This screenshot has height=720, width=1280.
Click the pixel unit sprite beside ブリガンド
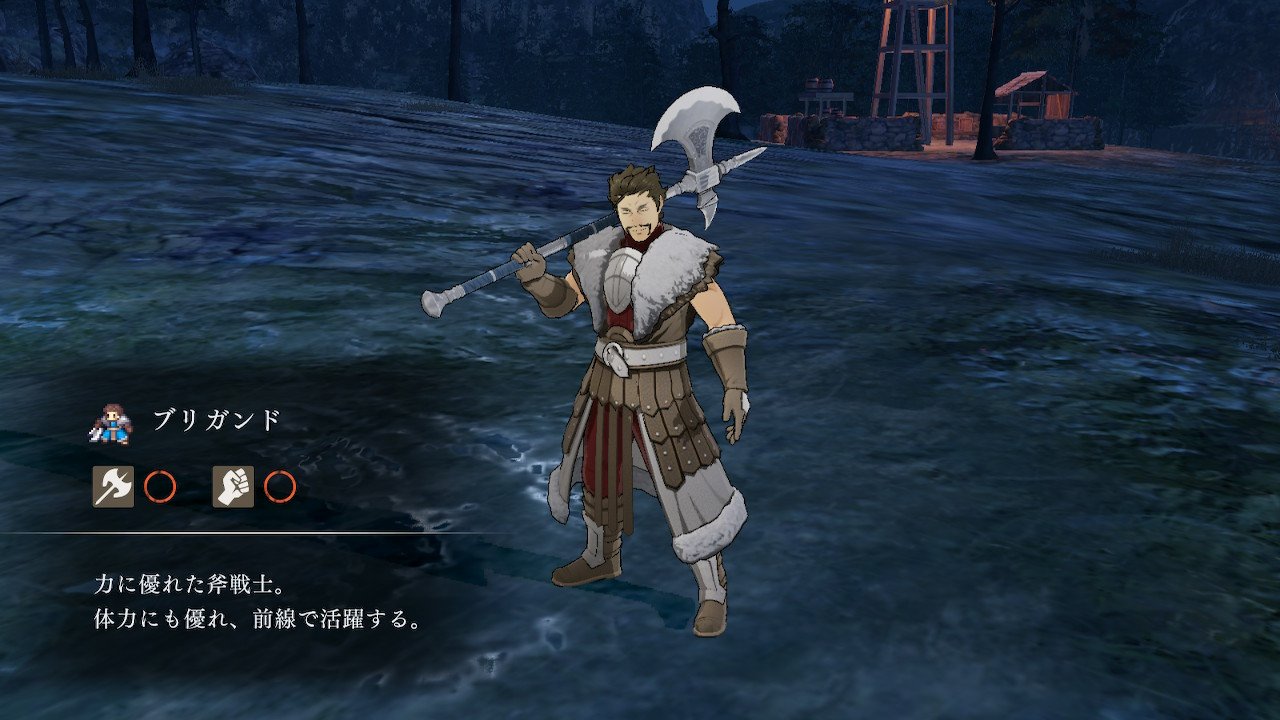click(110, 423)
